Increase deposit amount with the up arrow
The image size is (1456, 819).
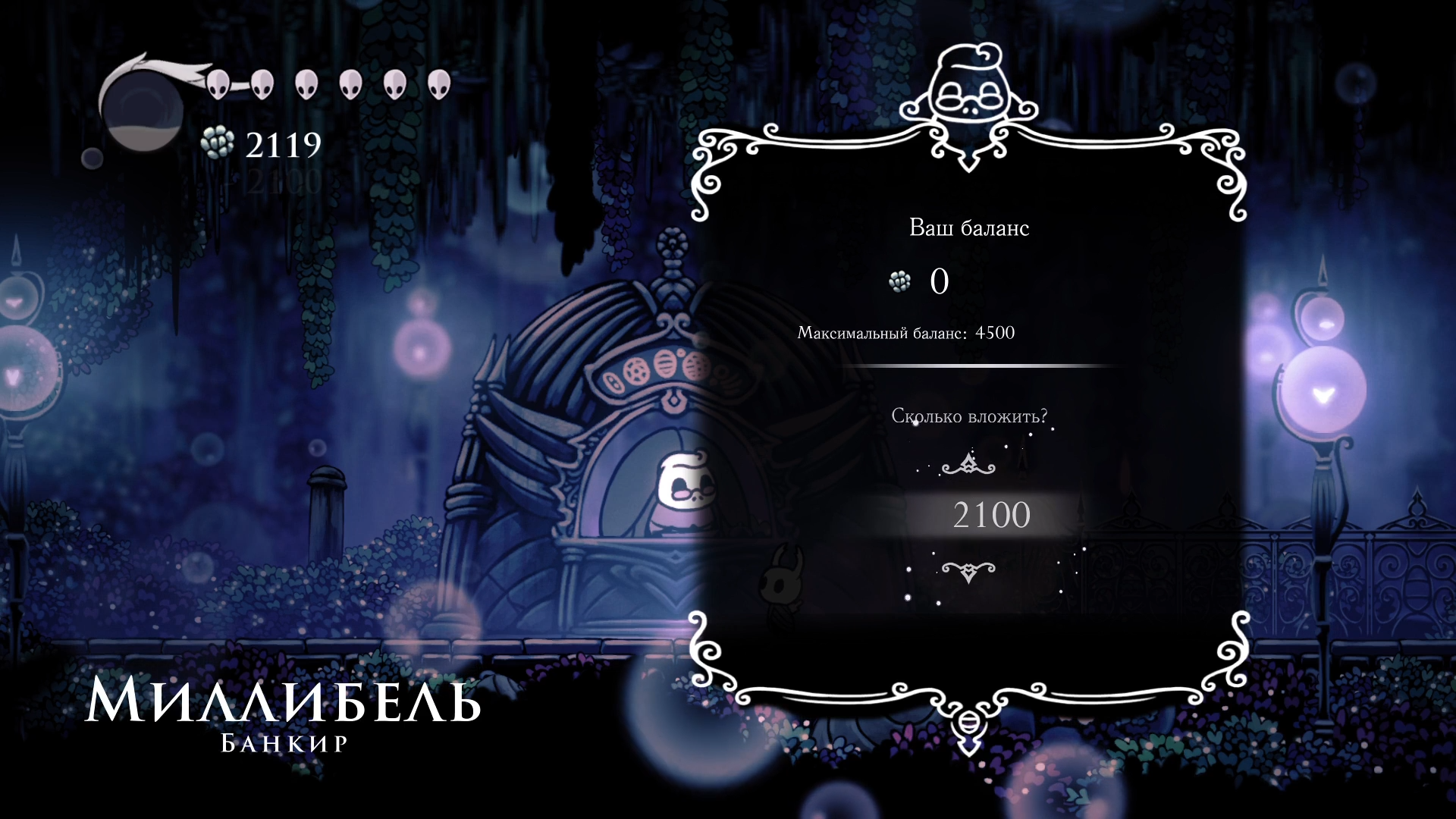968,464
